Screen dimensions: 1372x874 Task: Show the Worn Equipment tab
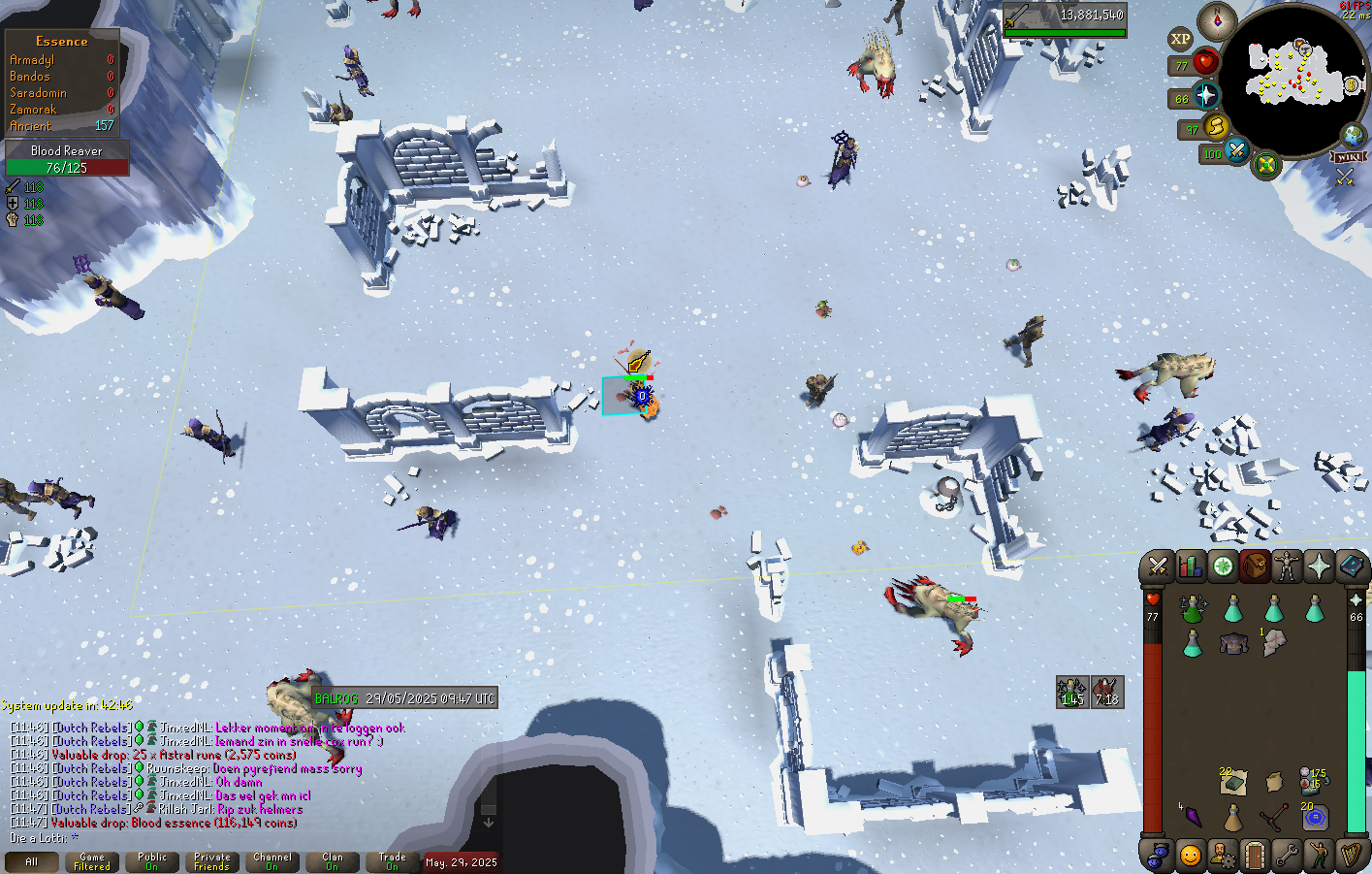(x=1287, y=566)
